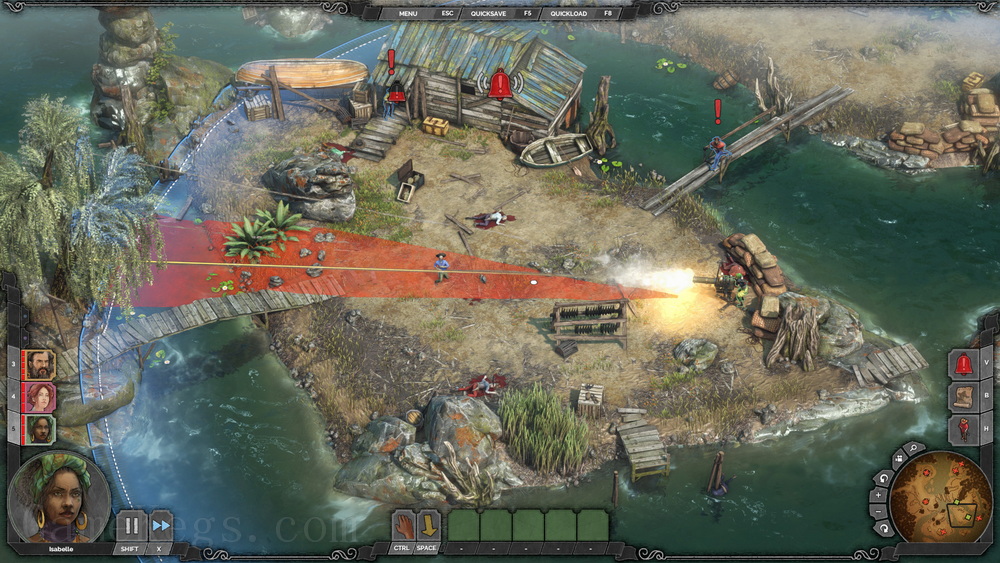
Task: Activate fast-forward speed
Action: tap(160, 525)
